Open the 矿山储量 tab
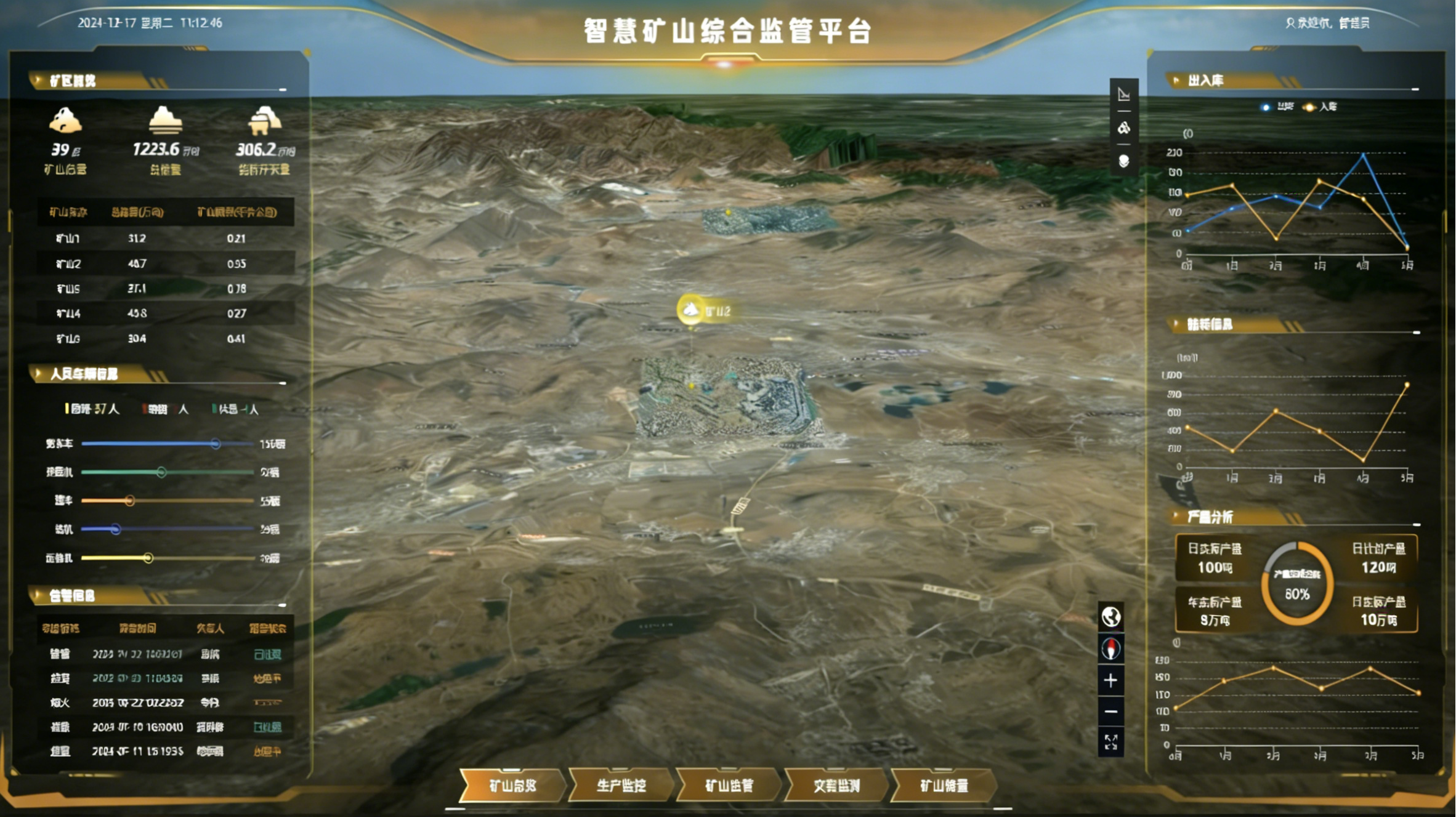This screenshot has height=817, width=1456. pos(944,786)
